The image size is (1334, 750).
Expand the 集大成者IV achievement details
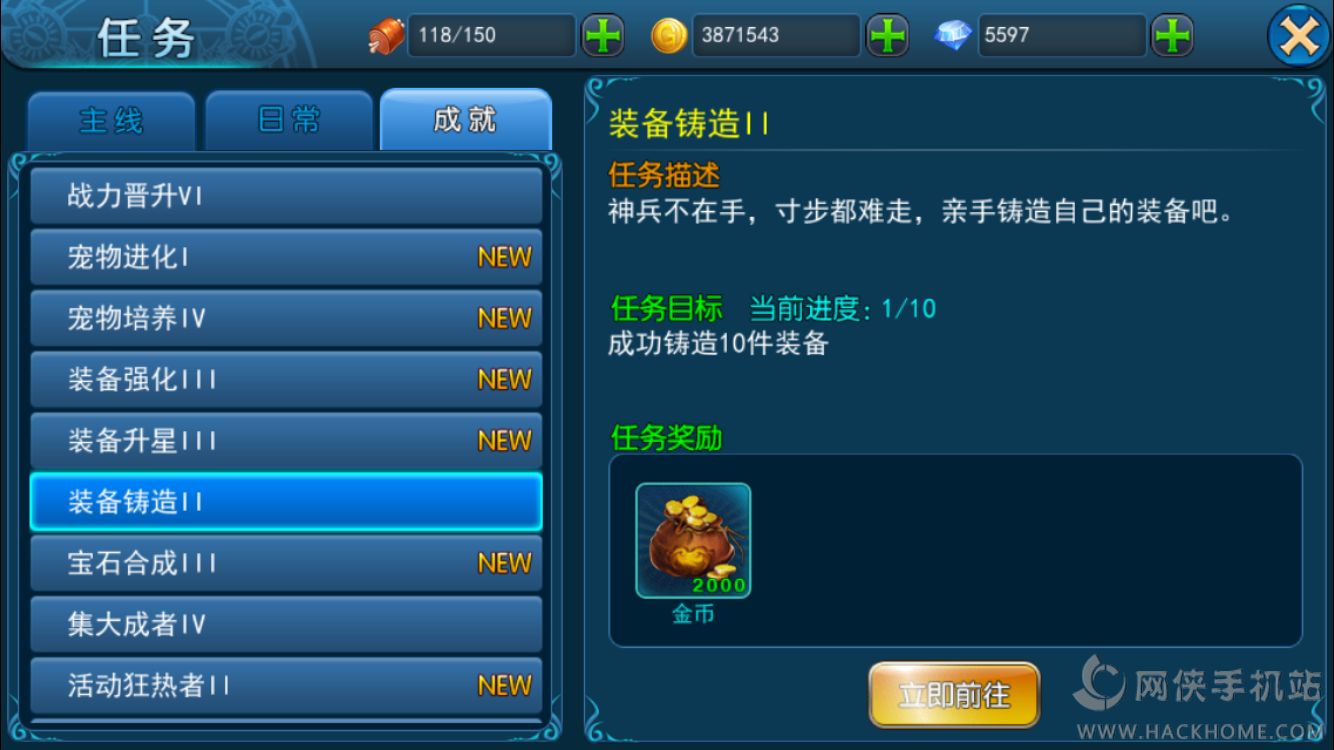pyautogui.click(x=286, y=624)
